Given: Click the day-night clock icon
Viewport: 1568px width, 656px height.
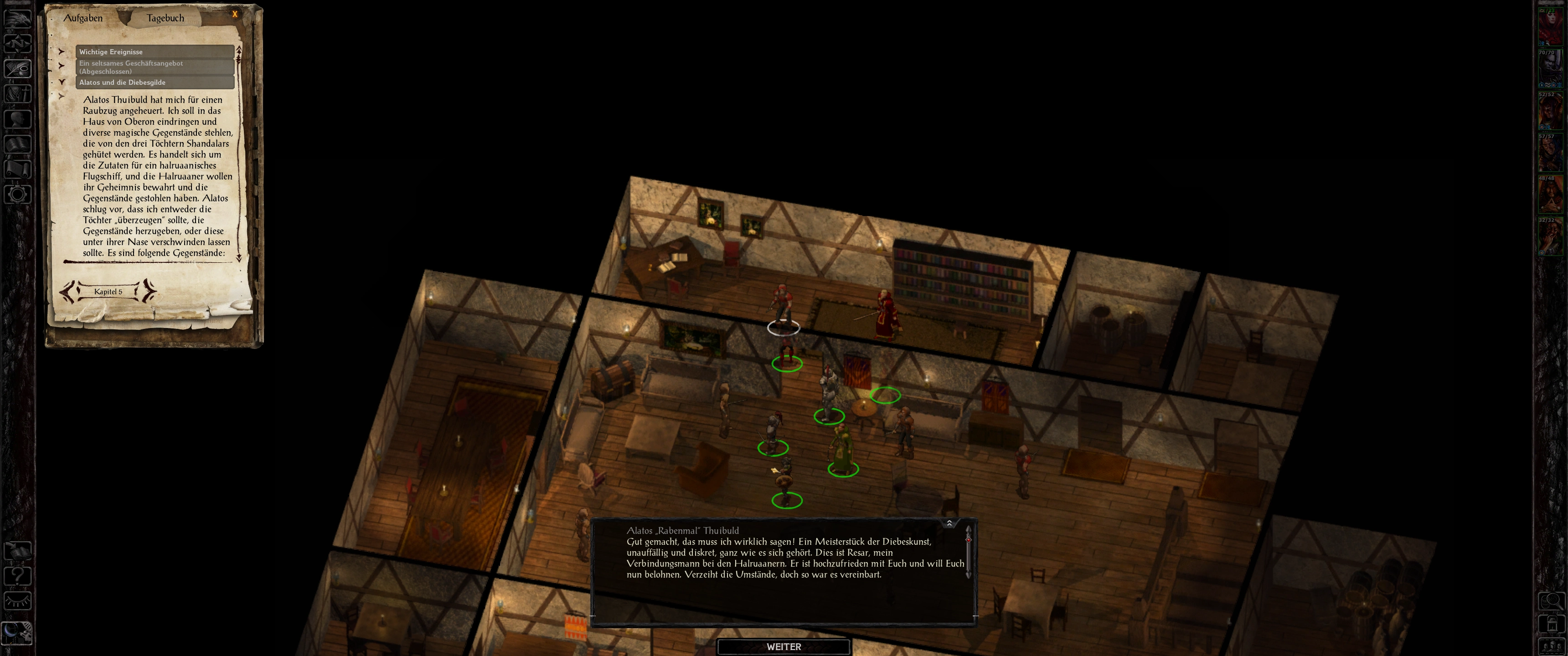Looking at the screenshot, I should pos(17,633).
